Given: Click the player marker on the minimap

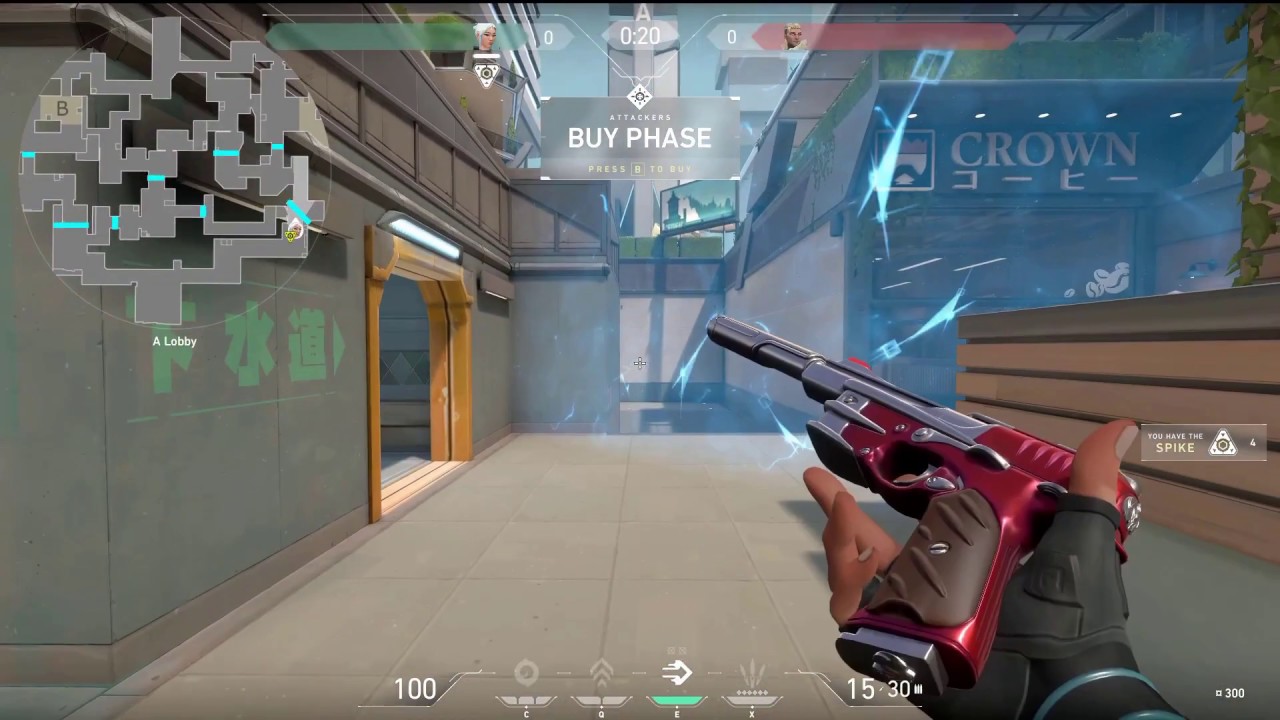Looking at the screenshot, I should tap(292, 234).
